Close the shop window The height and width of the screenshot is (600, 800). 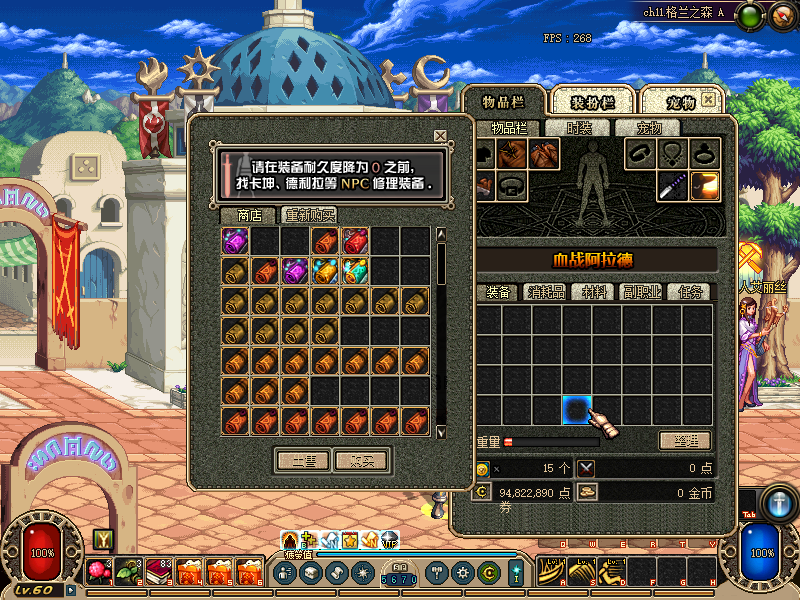(x=440, y=136)
